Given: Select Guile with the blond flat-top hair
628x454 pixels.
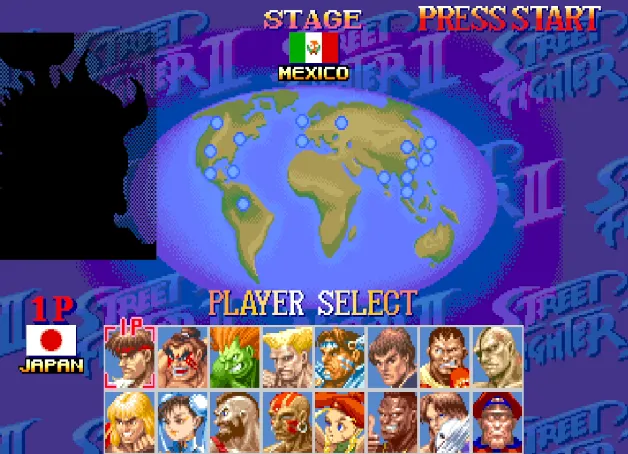Looking at the screenshot, I should 286,357.
